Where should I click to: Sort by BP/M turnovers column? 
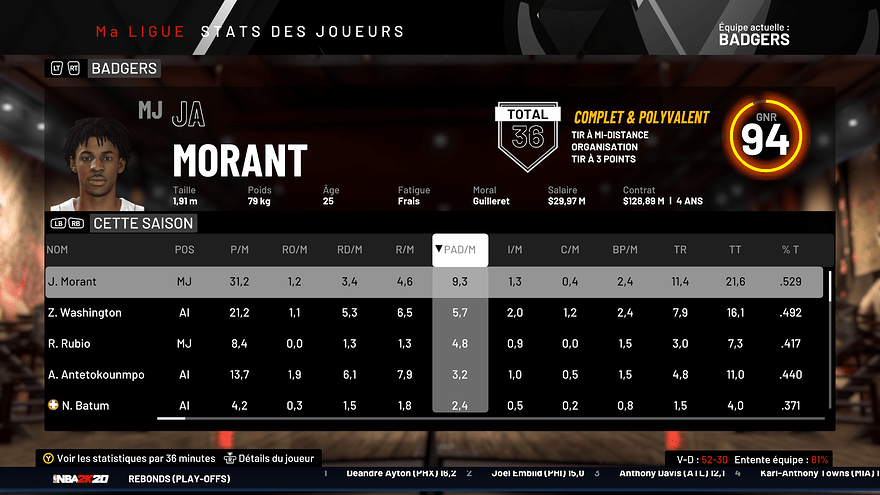[x=625, y=250]
